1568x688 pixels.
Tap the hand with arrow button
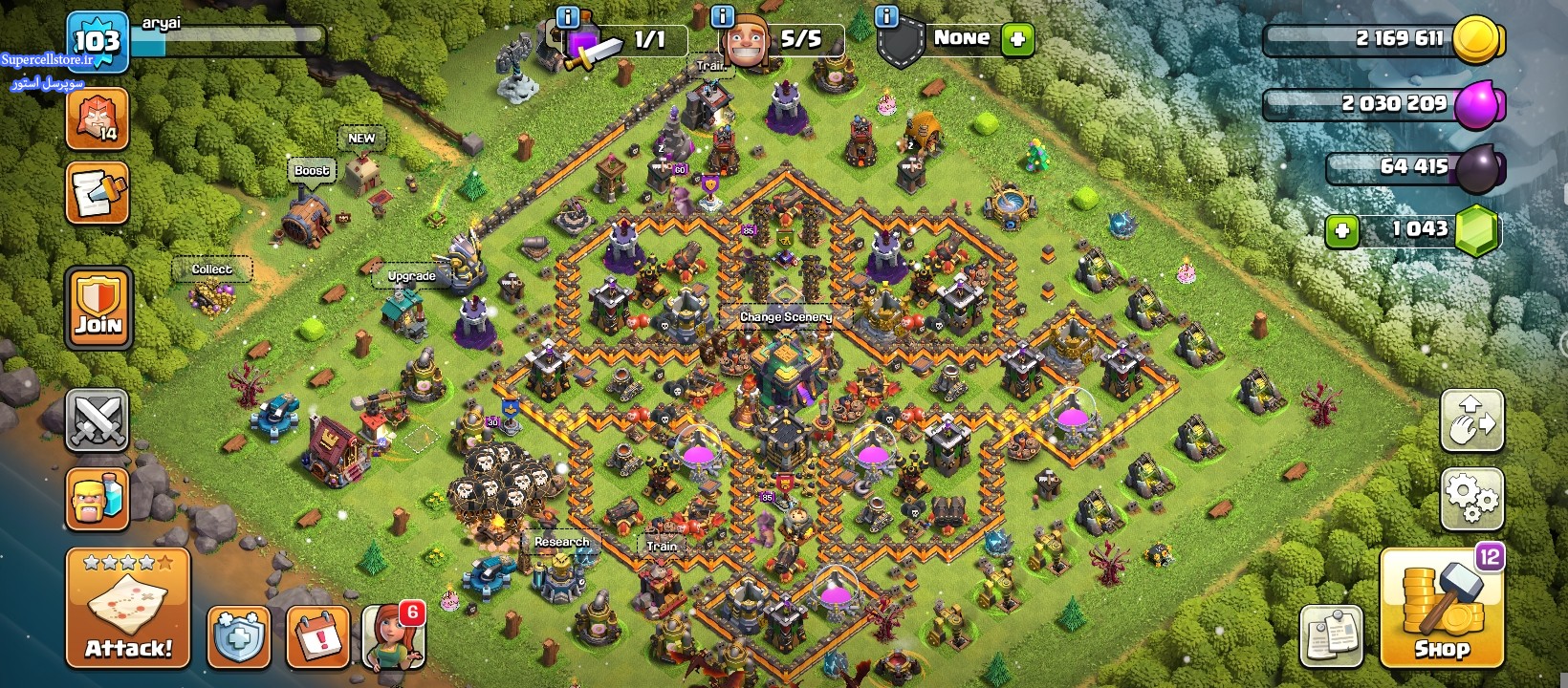tap(1471, 419)
